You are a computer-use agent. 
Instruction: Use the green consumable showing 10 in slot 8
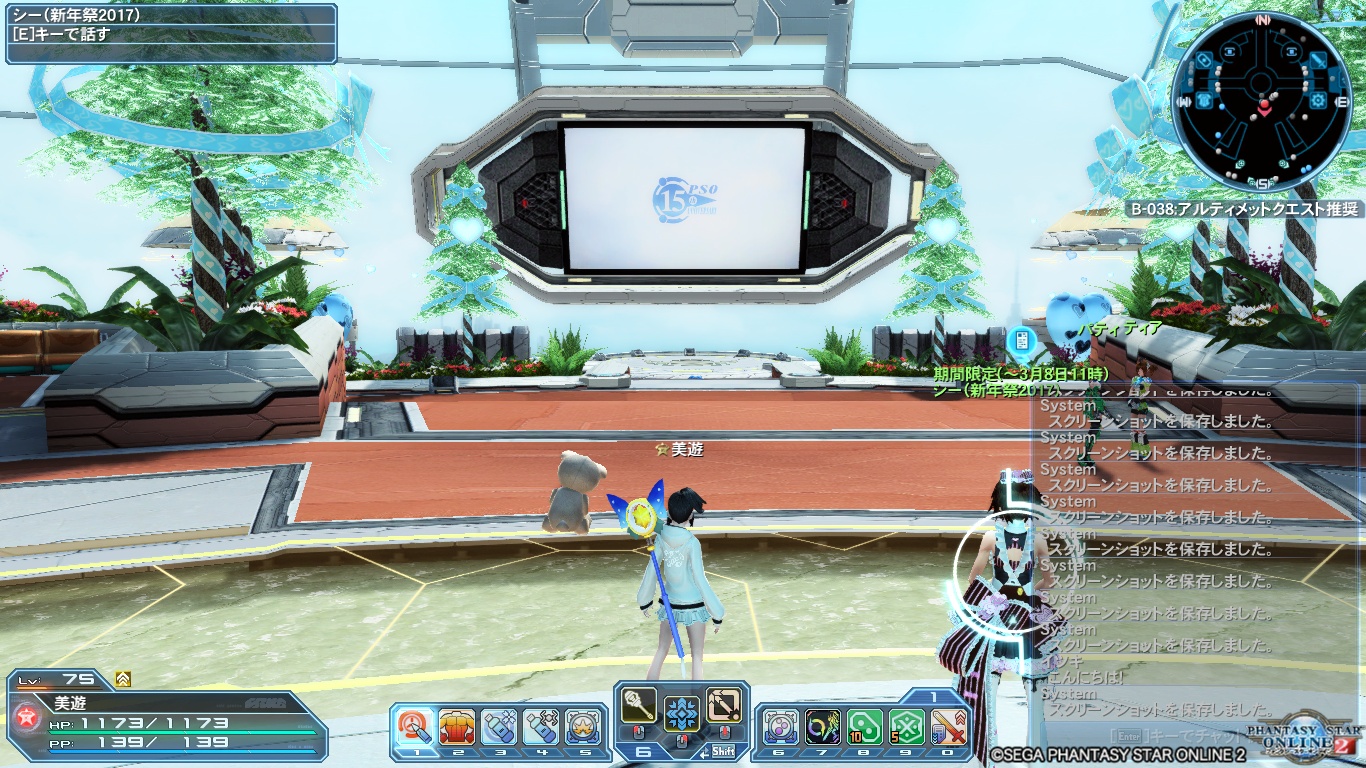click(x=864, y=727)
